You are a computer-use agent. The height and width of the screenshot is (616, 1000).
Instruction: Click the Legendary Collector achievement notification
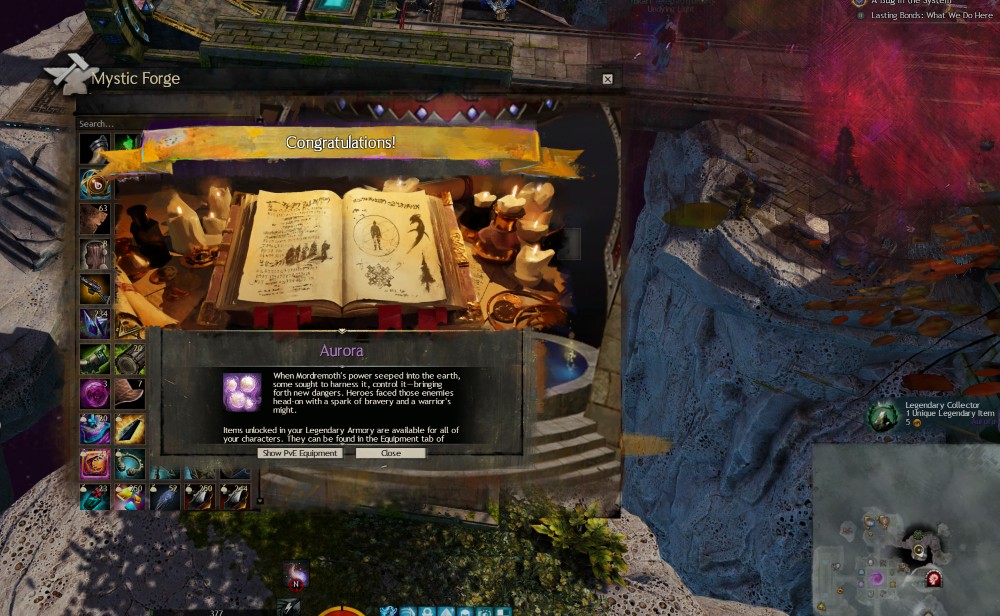[935, 414]
